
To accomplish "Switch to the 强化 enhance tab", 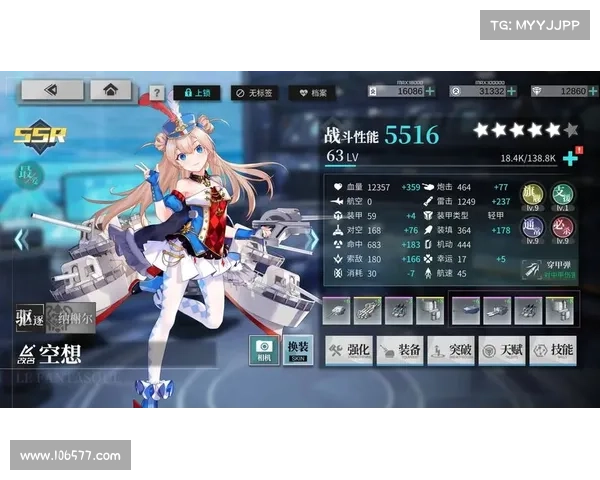I will [347, 350].
